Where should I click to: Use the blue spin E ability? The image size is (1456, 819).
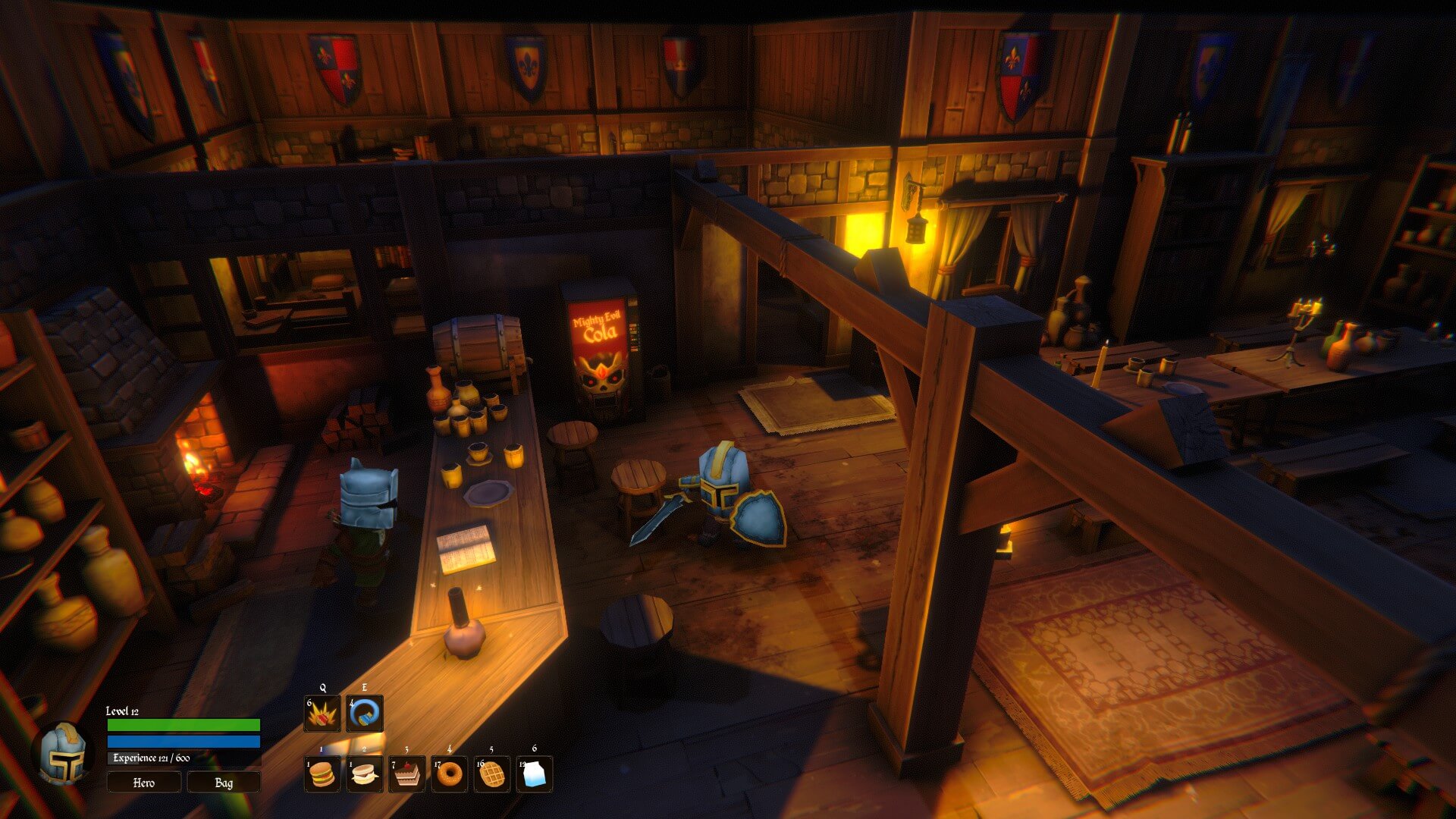coord(365,714)
